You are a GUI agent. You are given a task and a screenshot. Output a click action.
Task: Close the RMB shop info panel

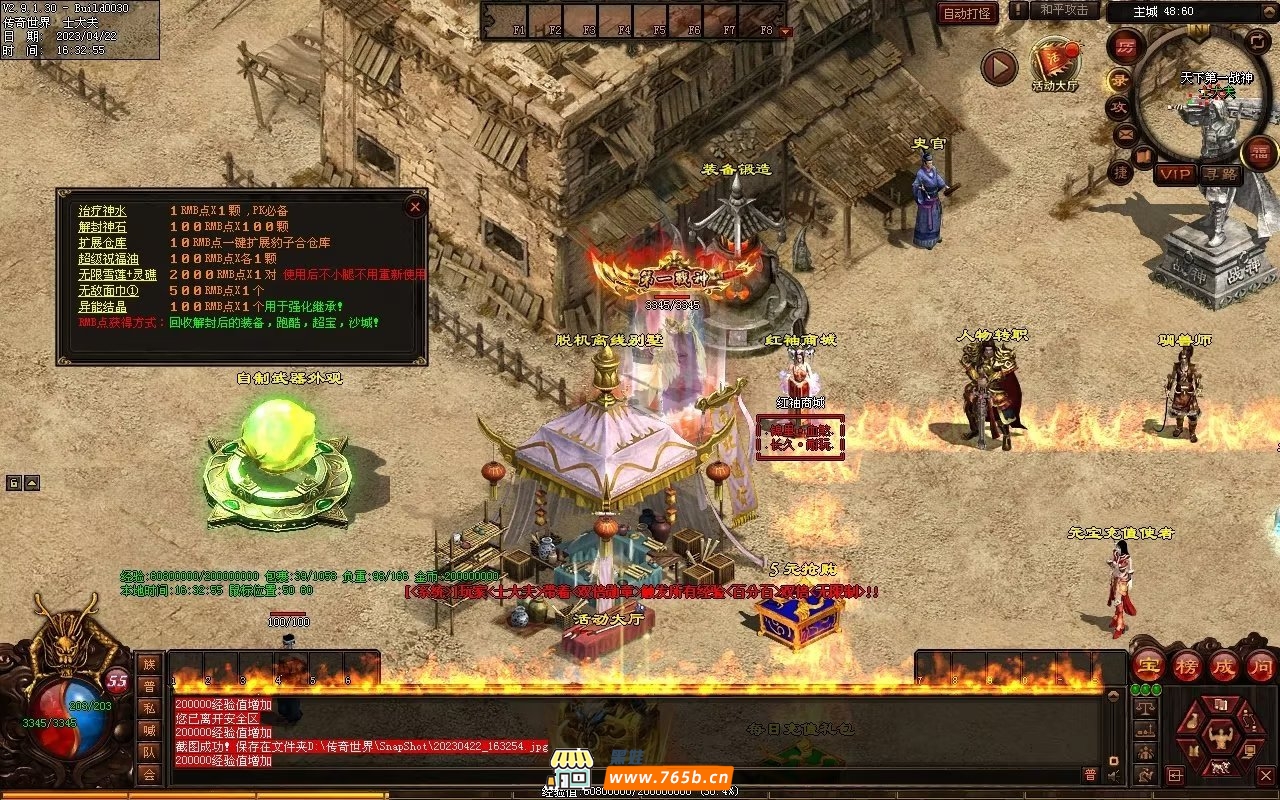coord(415,207)
